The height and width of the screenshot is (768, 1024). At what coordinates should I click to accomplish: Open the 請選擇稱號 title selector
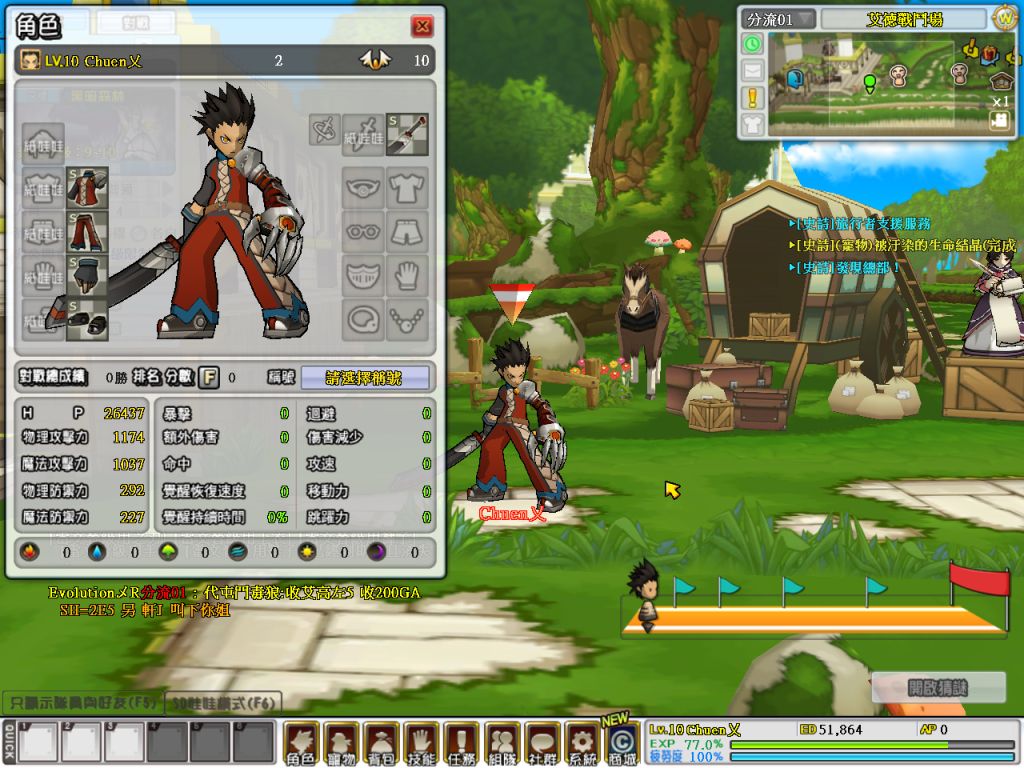(x=365, y=378)
